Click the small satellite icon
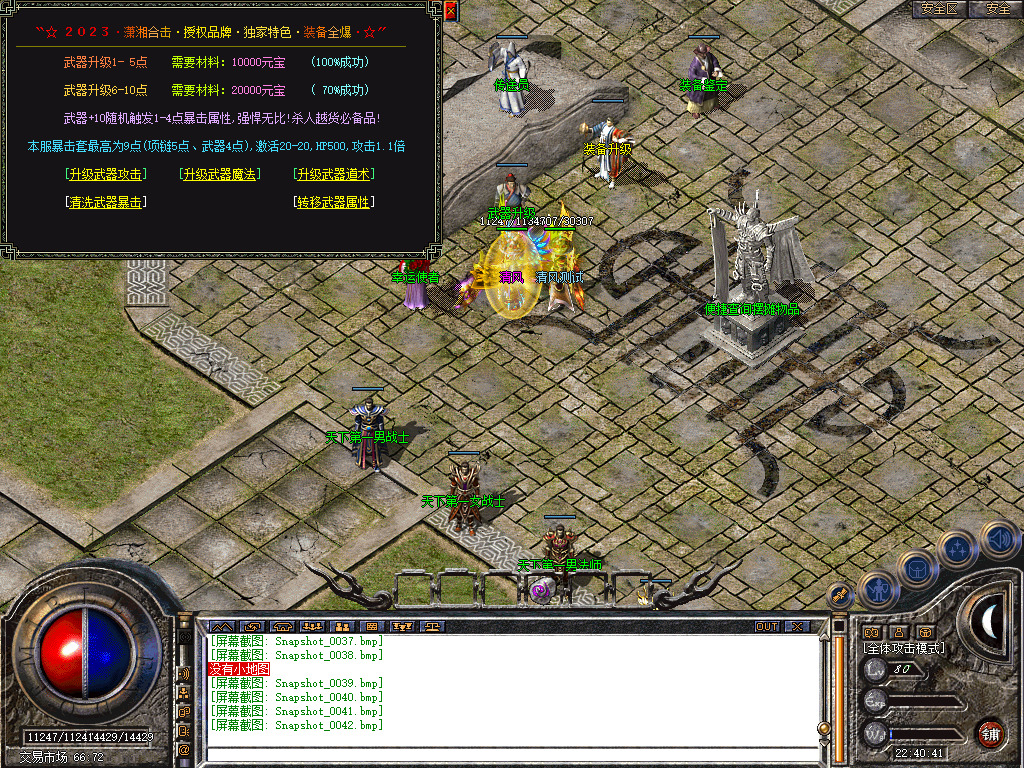Image resolution: width=1024 pixels, height=768 pixels. click(840, 595)
